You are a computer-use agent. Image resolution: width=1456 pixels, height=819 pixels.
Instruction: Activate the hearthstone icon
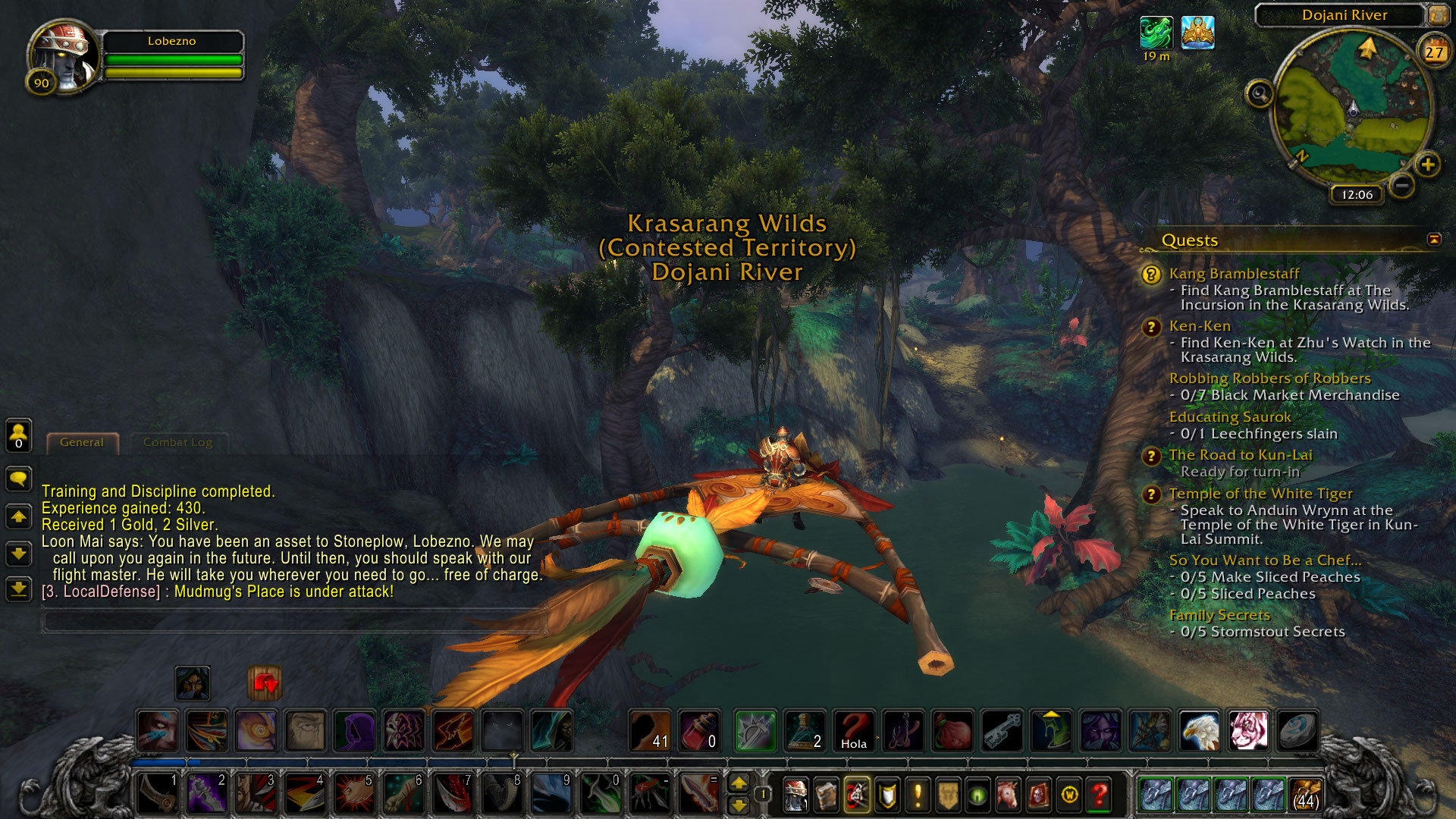[1297, 730]
